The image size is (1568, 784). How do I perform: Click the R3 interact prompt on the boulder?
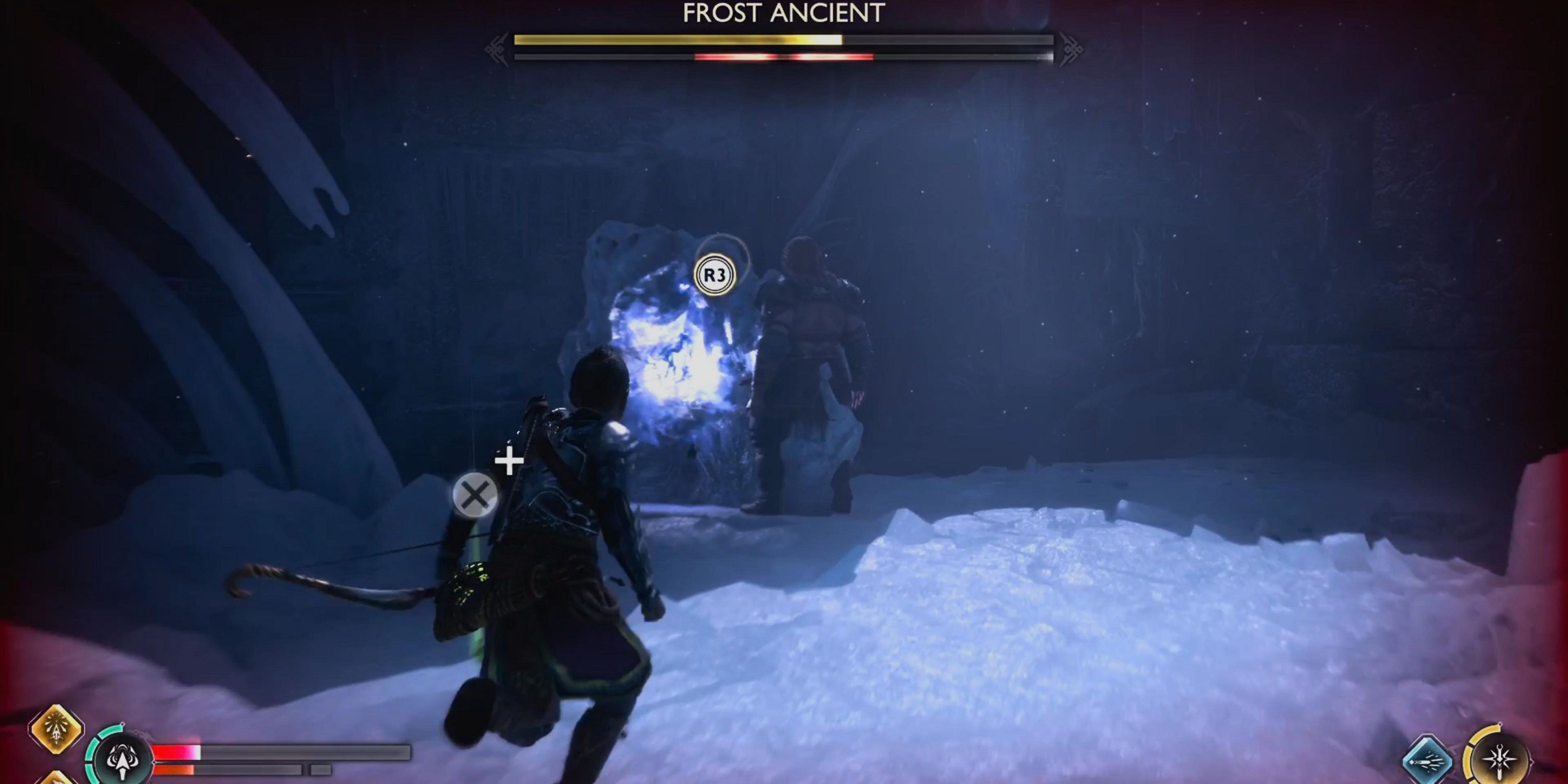[x=717, y=274]
